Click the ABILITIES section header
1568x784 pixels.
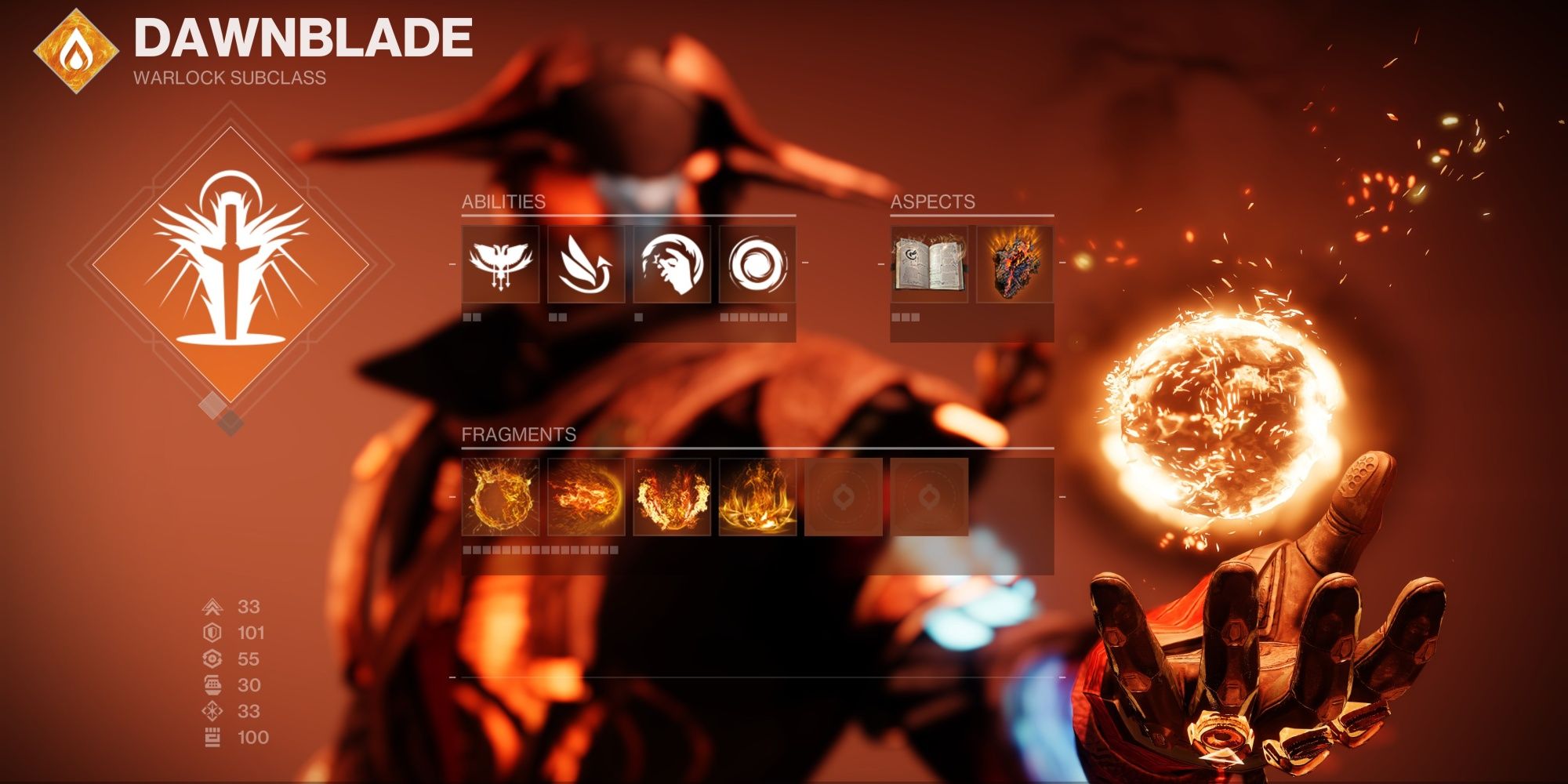tap(502, 202)
